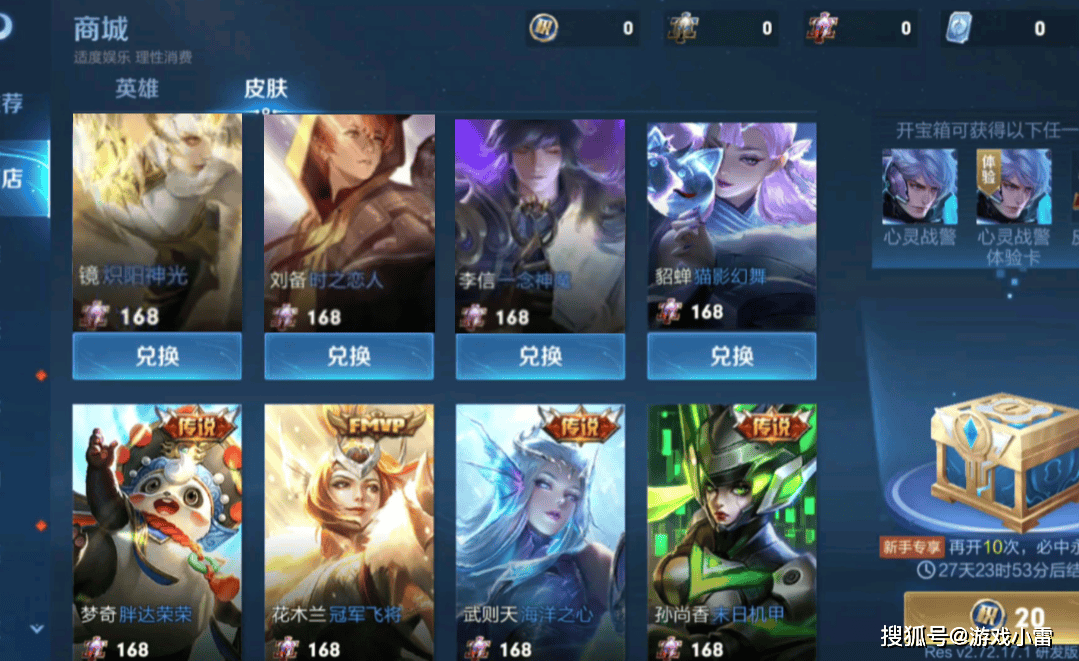Image resolution: width=1079 pixels, height=661 pixels.
Task: Select the 皮肤 tab
Action: tap(266, 88)
